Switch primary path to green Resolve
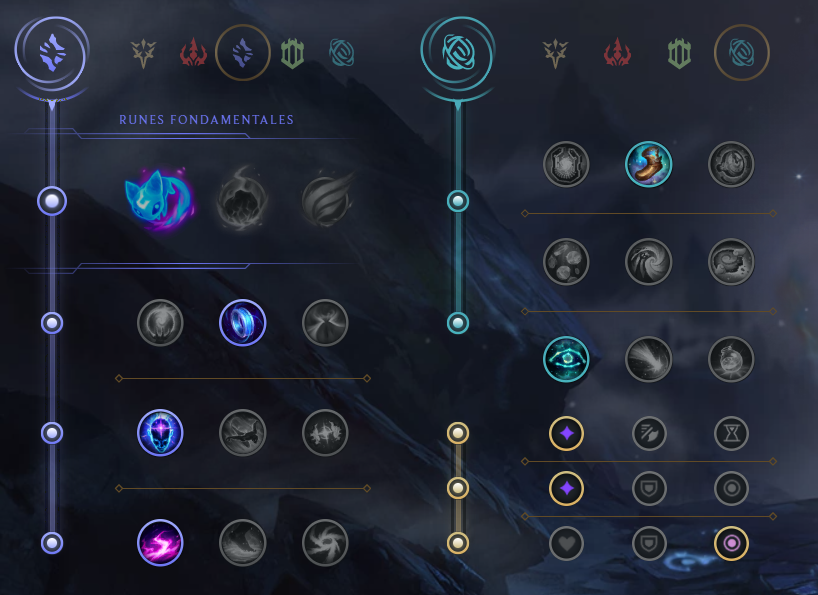The height and width of the screenshot is (595, 818). (x=292, y=52)
